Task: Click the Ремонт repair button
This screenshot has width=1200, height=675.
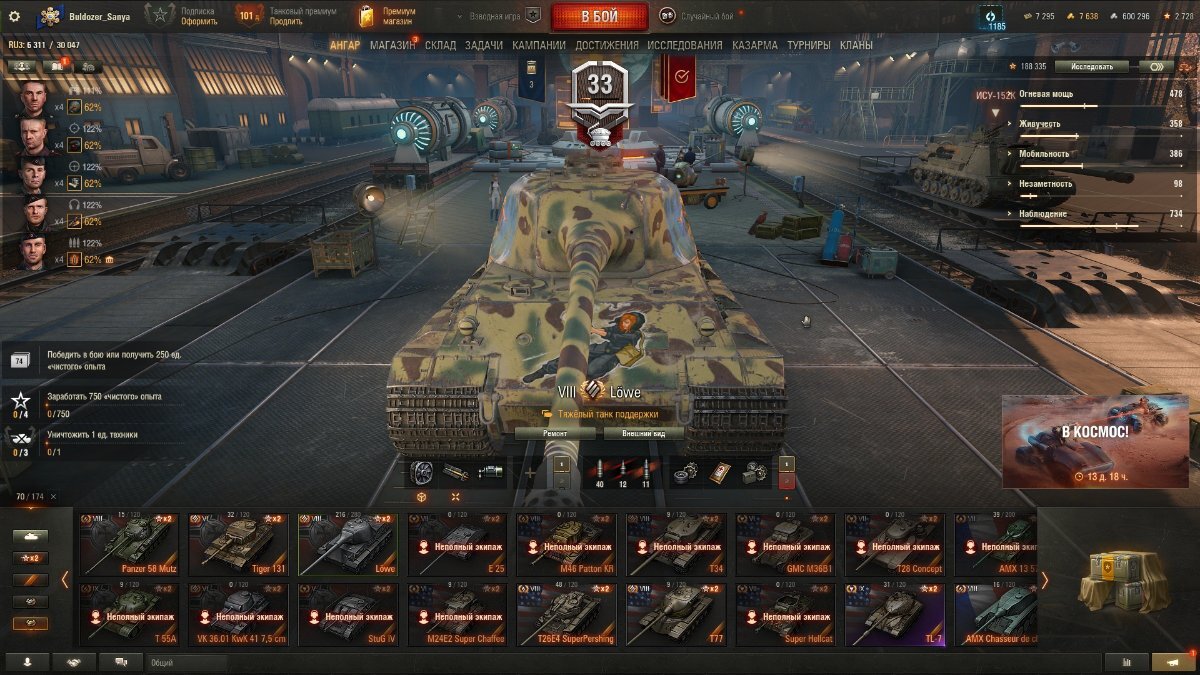Action: [555, 434]
